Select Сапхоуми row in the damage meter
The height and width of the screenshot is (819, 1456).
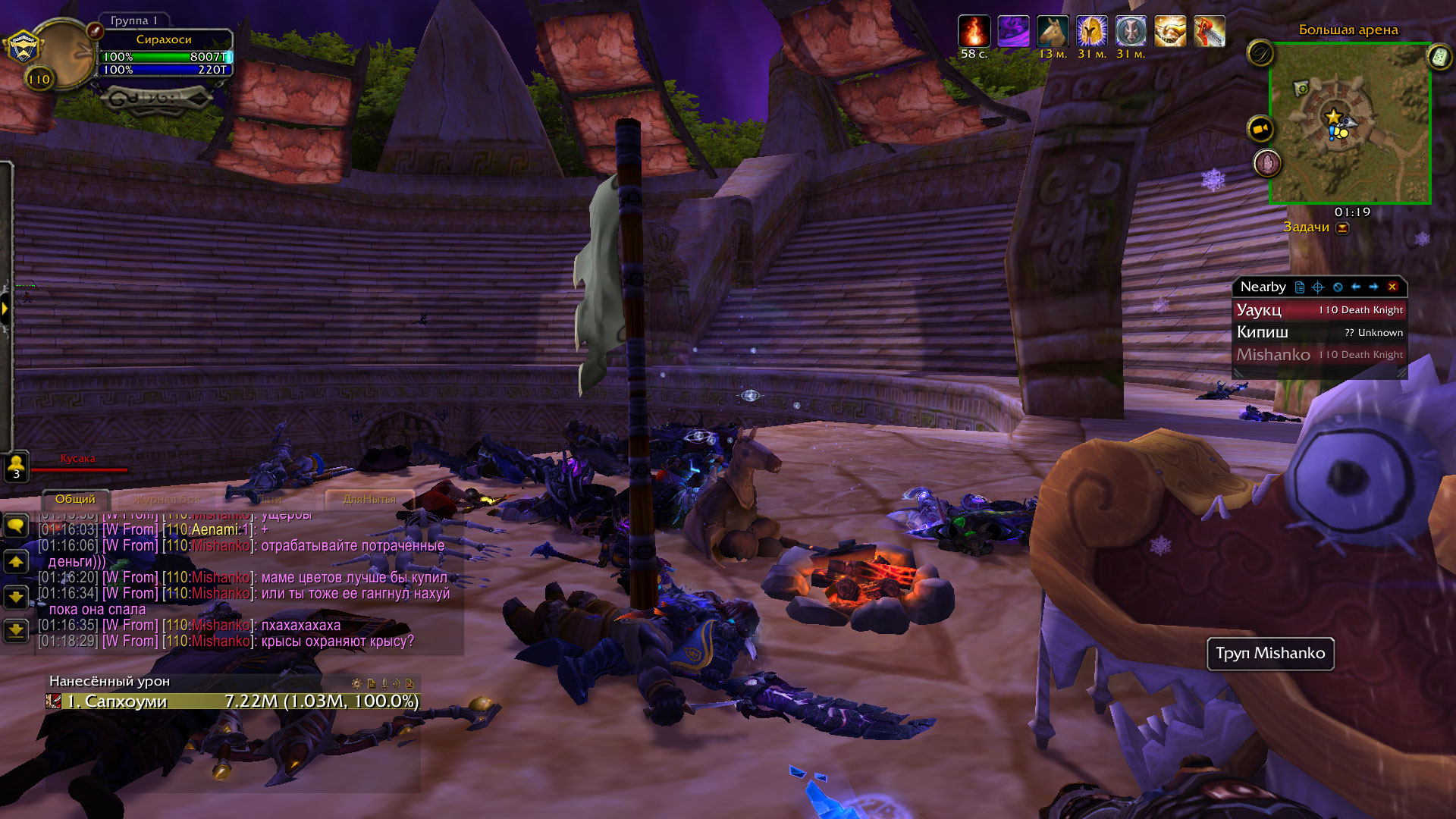pos(232,701)
